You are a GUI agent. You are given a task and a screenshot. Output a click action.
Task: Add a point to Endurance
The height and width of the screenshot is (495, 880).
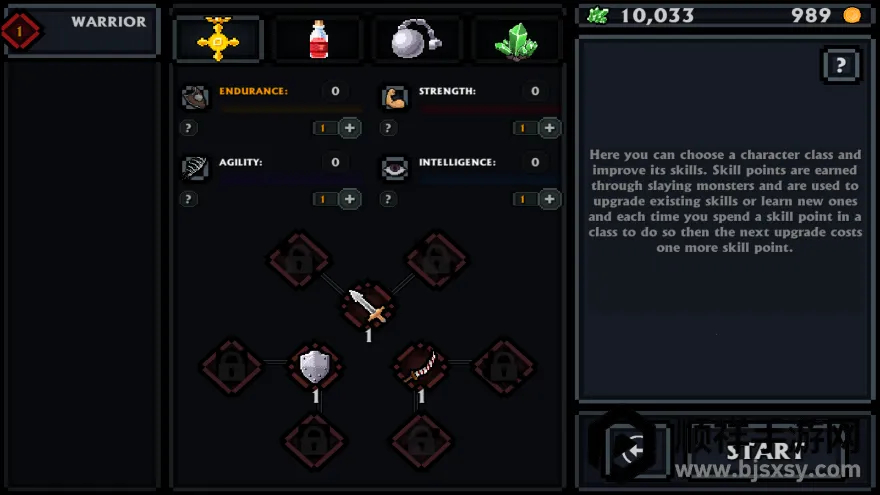pyautogui.click(x=349, y=128)
